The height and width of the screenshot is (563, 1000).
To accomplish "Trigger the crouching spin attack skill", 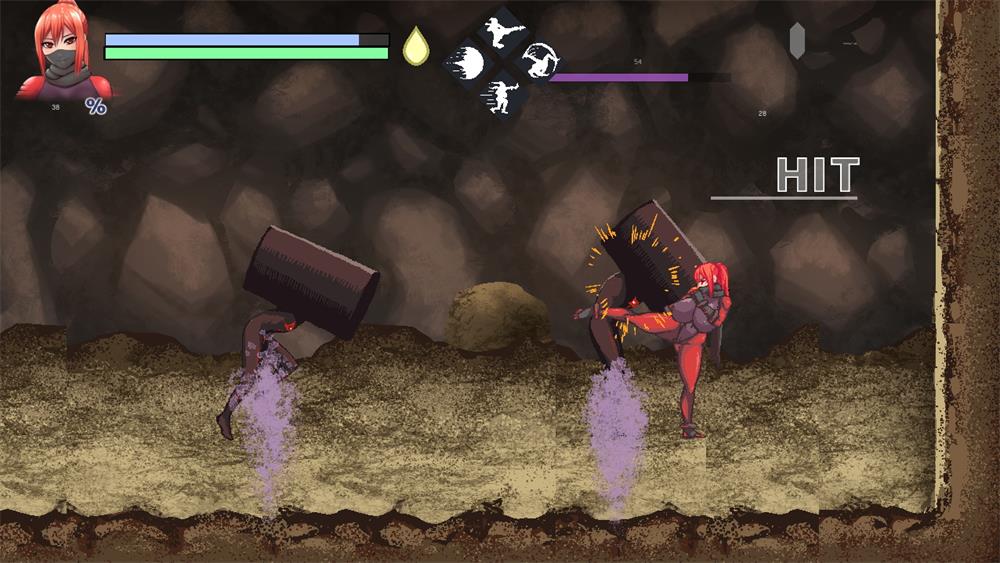I will pos(539,61).
